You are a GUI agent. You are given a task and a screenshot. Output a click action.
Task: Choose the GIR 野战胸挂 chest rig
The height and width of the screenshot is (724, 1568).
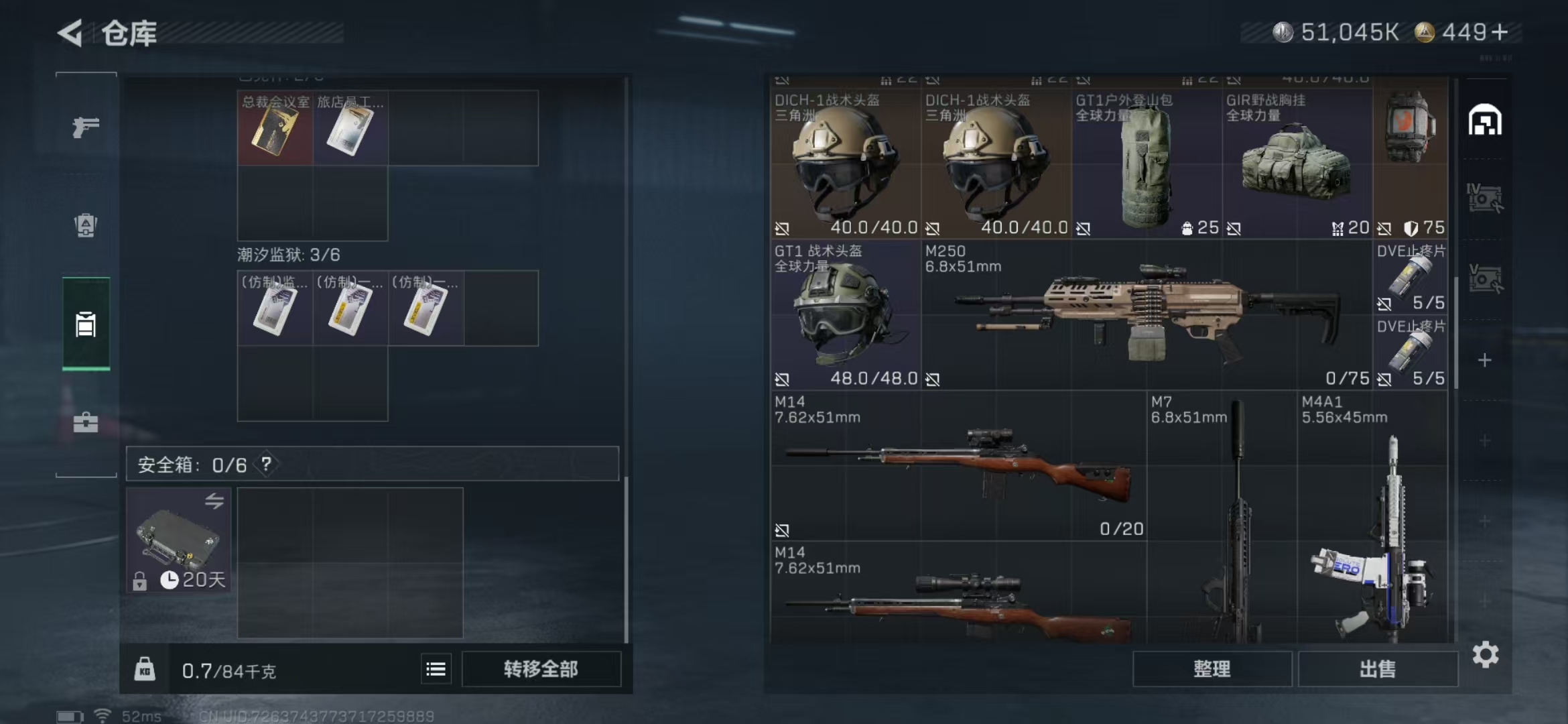pos(1297,164)
